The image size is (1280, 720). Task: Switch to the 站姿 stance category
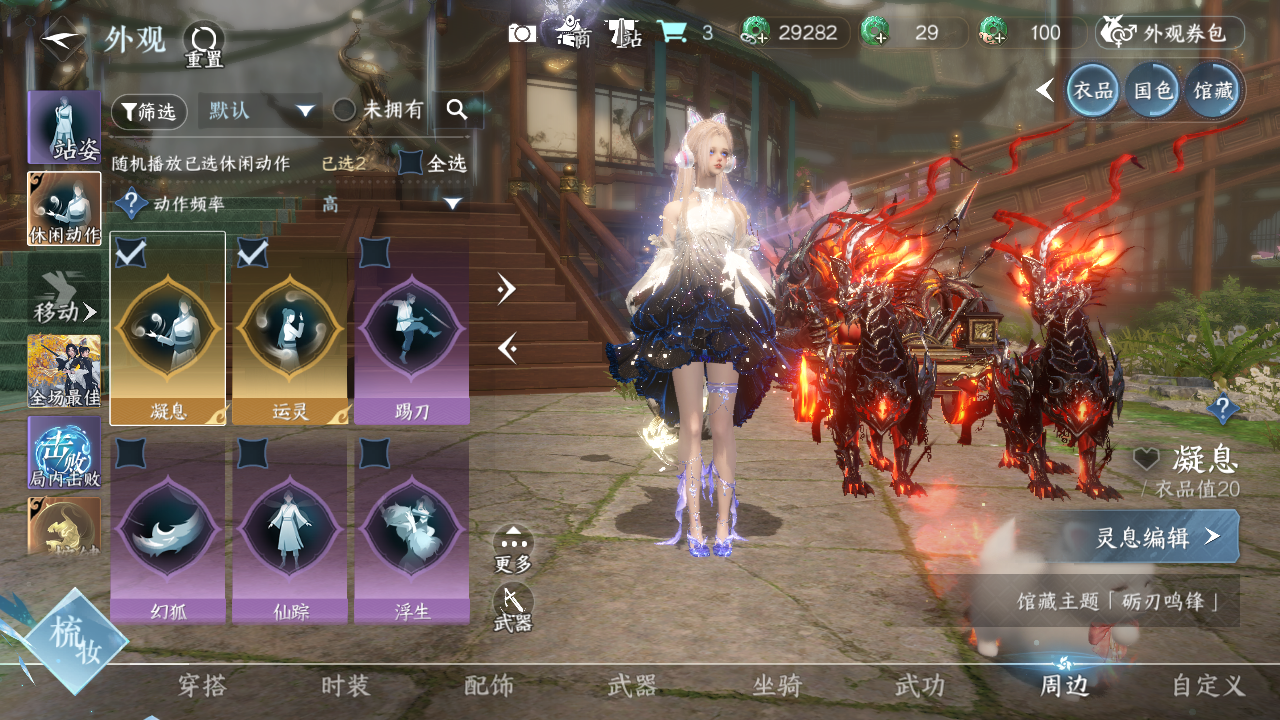tap(65, 126)
